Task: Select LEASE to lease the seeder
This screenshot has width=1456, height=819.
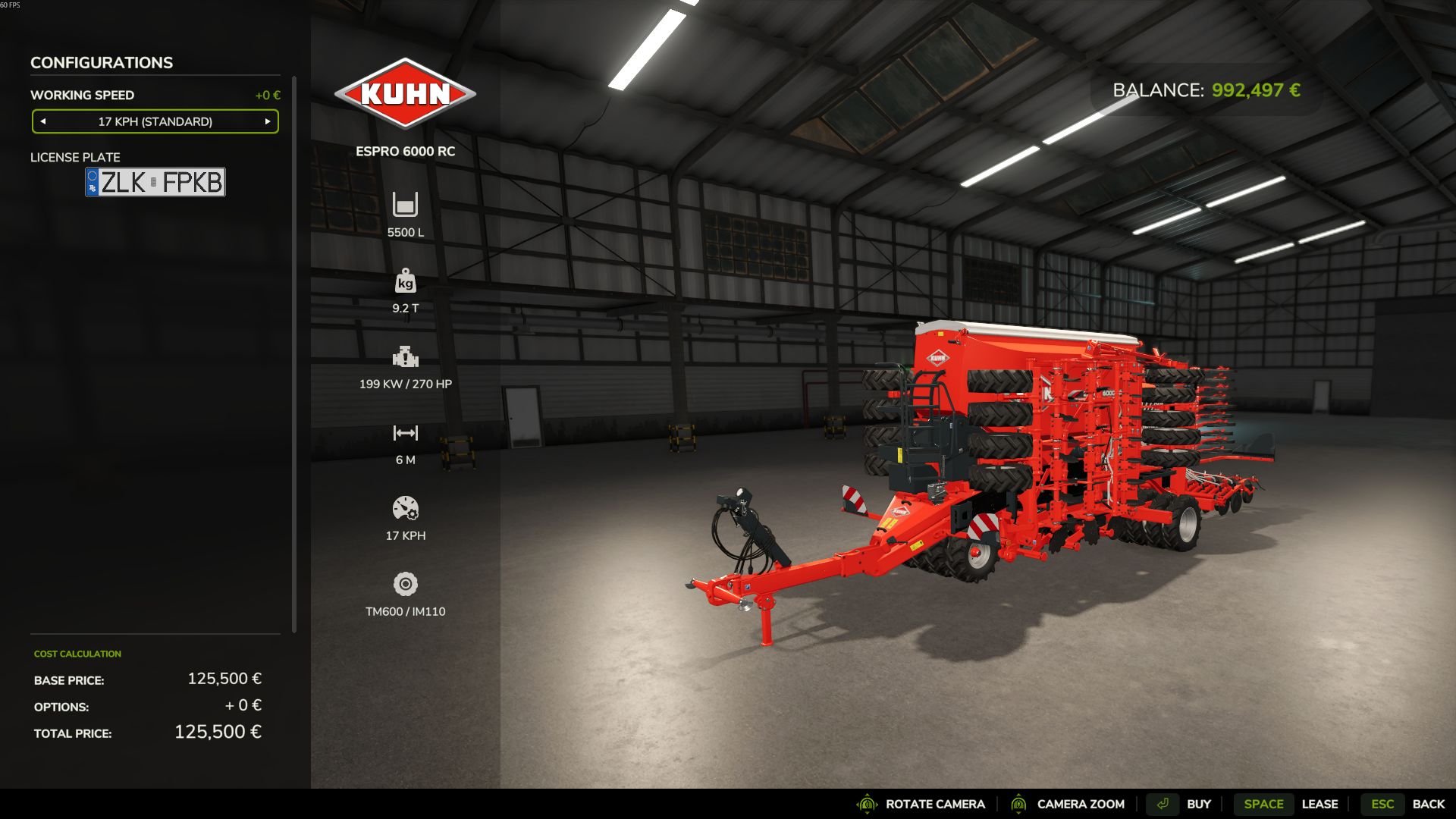Action: 1320,804
